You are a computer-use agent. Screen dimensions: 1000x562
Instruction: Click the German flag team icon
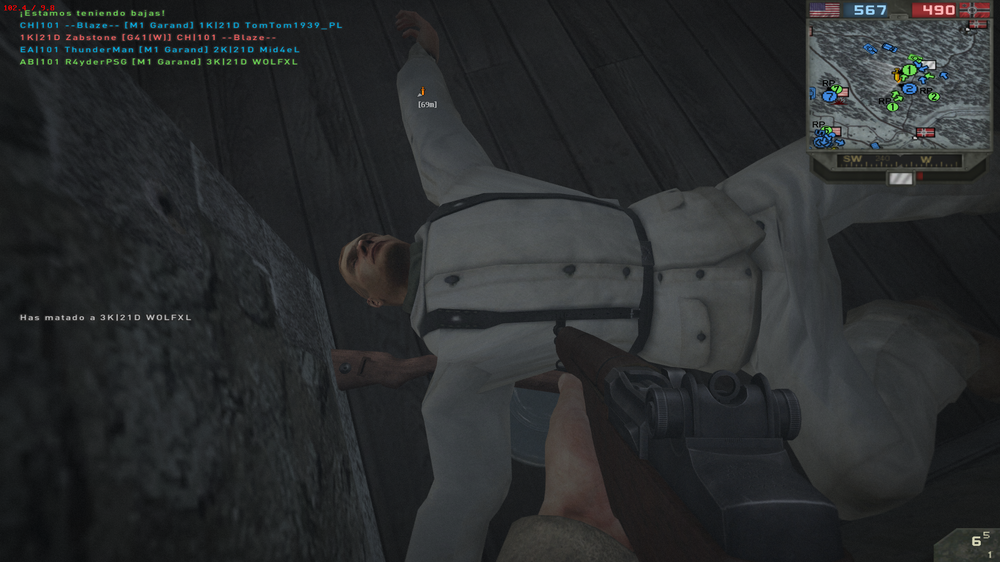975,10
